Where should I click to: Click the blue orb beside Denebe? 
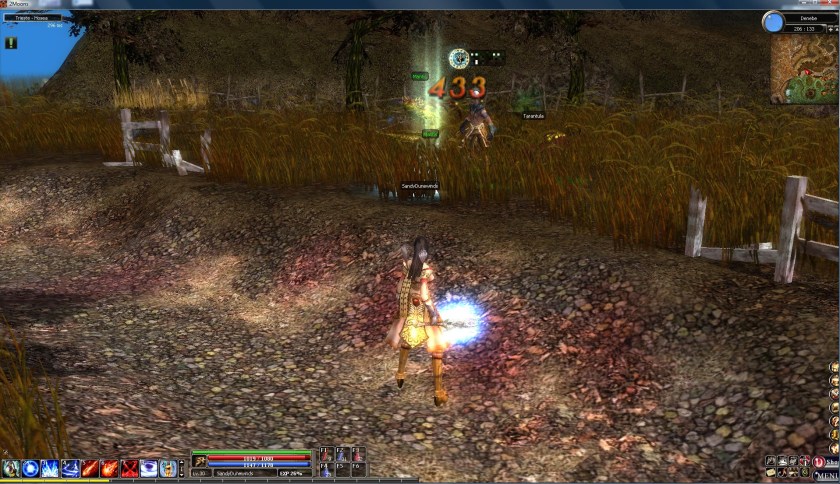tap(772, 22)
